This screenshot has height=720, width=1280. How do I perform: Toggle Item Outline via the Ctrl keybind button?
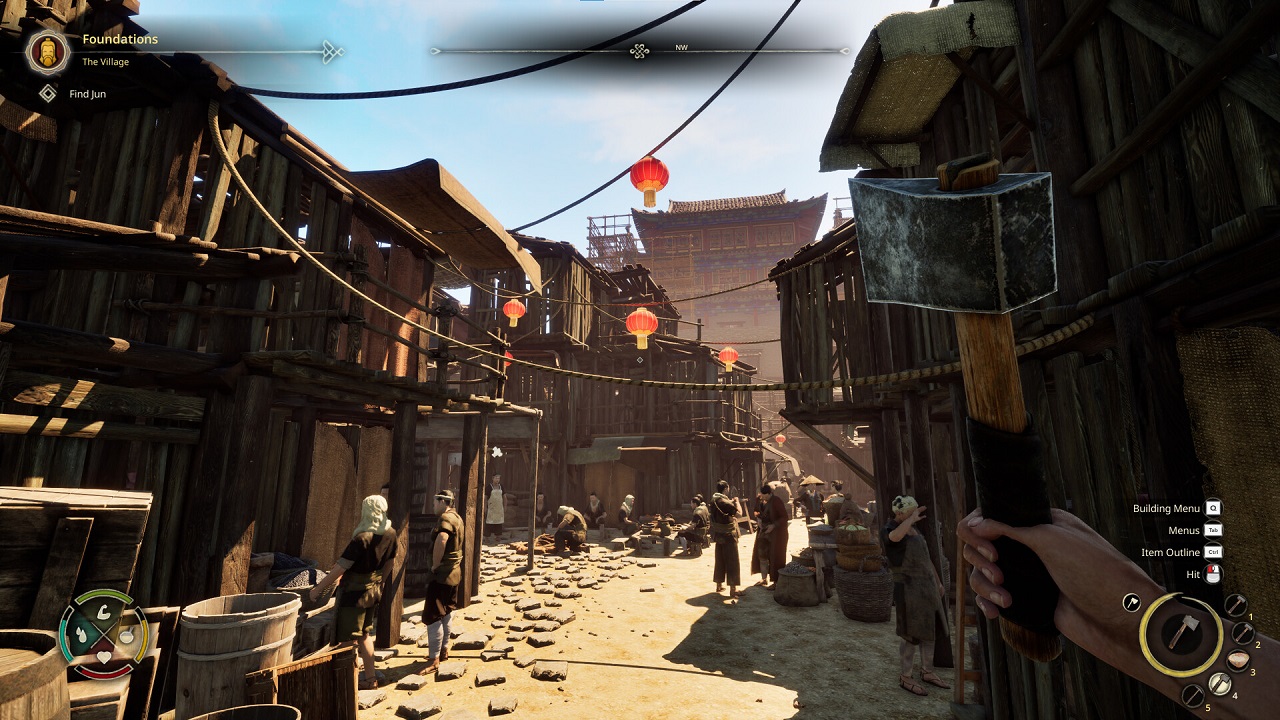click(x=1211, y=551)
